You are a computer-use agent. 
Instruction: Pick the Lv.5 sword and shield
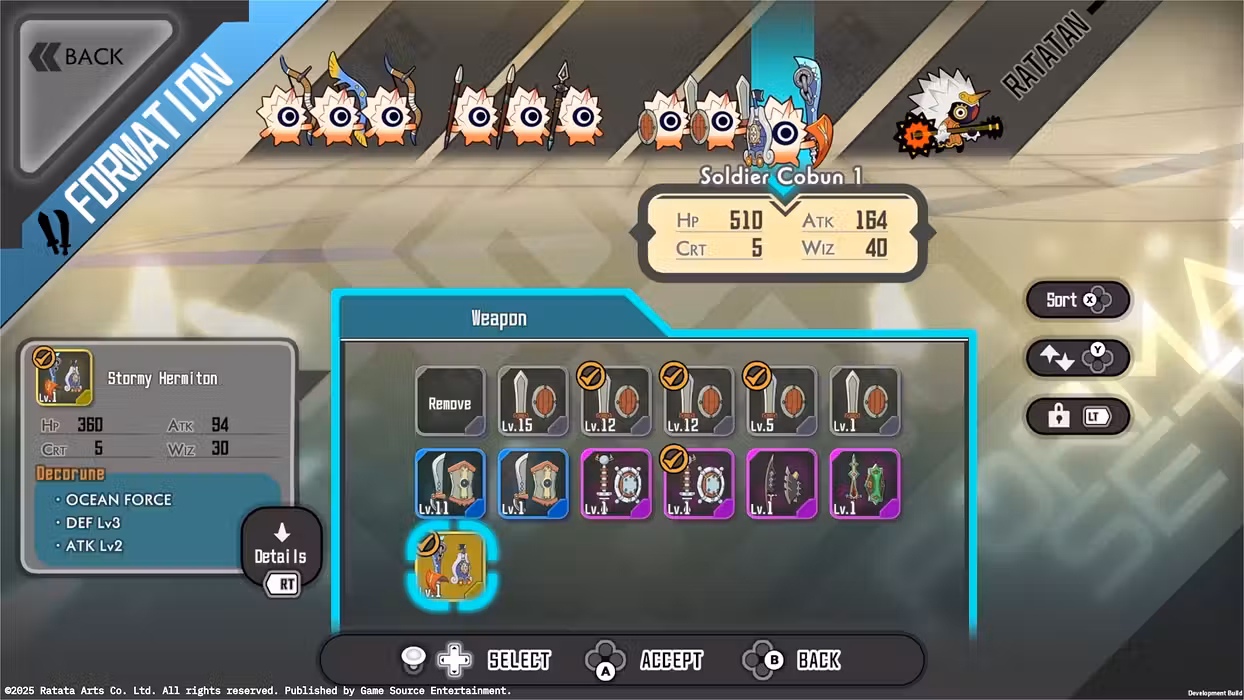pyautogui.click(x=782, y=402)
